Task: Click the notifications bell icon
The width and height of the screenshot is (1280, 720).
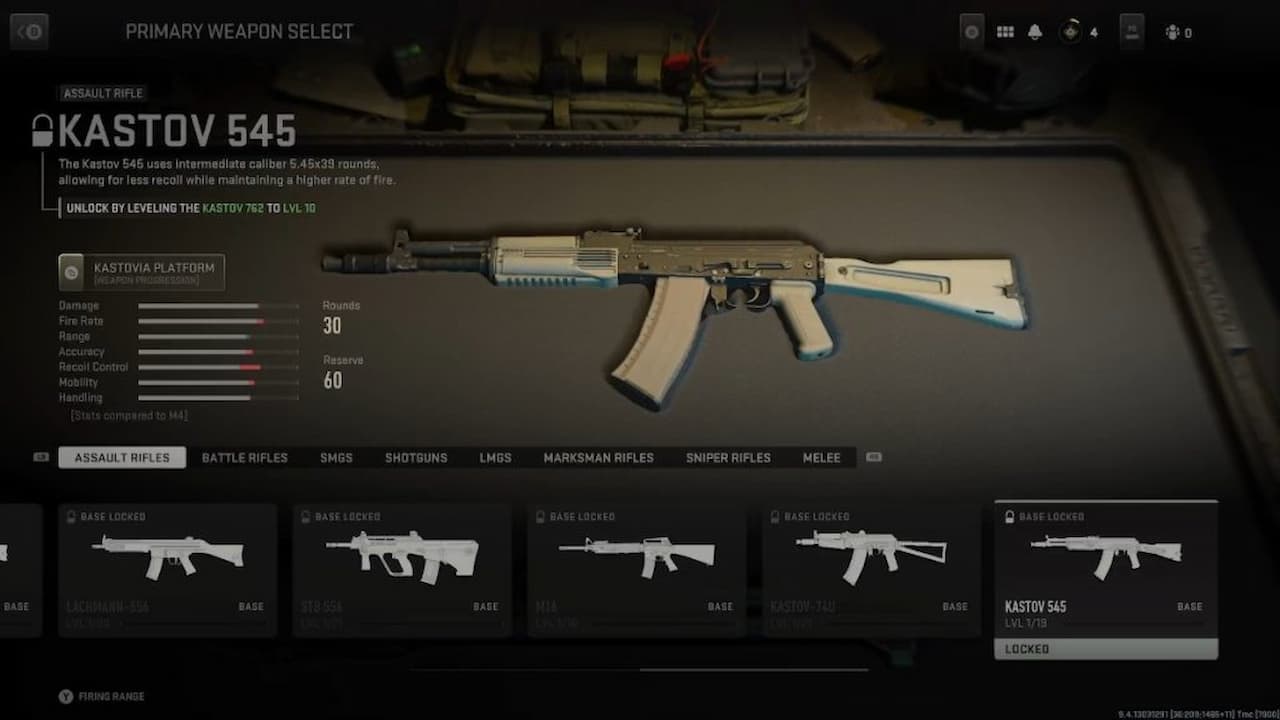Action: pyautogui.click(x=1035, y=31)
